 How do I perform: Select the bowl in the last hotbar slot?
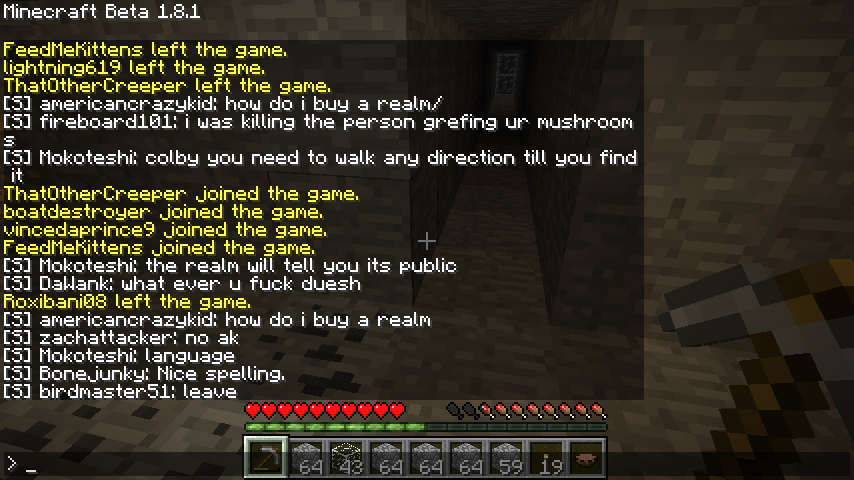point(585,458)
